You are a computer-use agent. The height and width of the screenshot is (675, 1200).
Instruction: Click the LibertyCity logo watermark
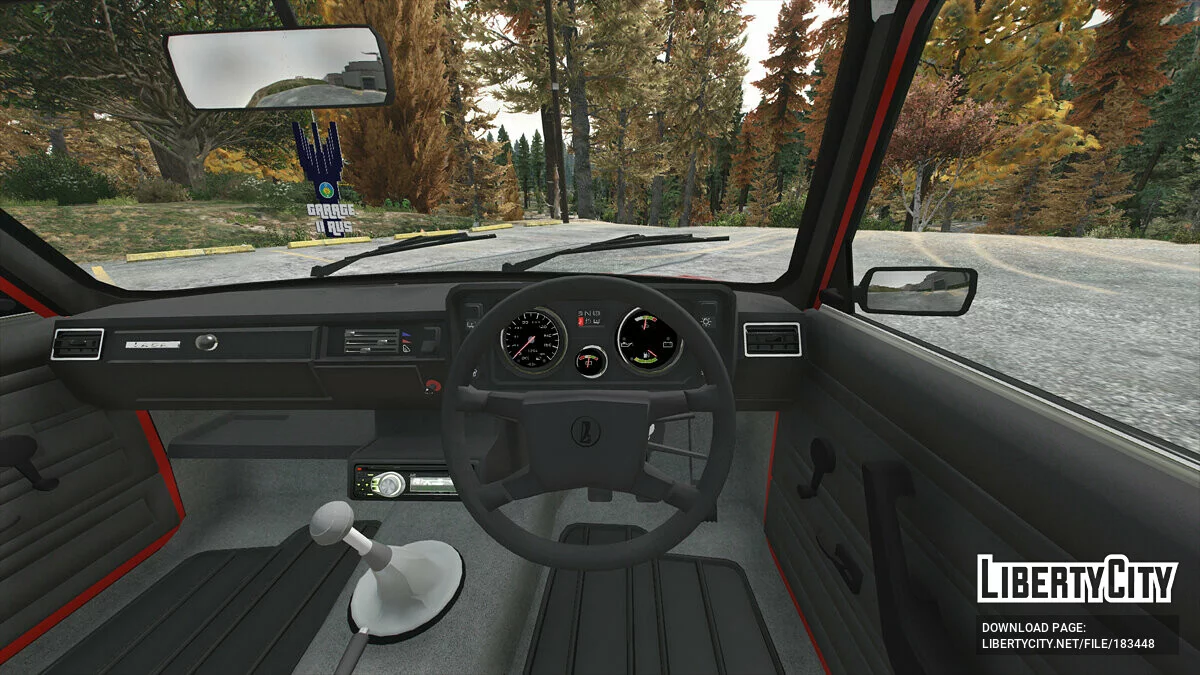pos(1077,579)
